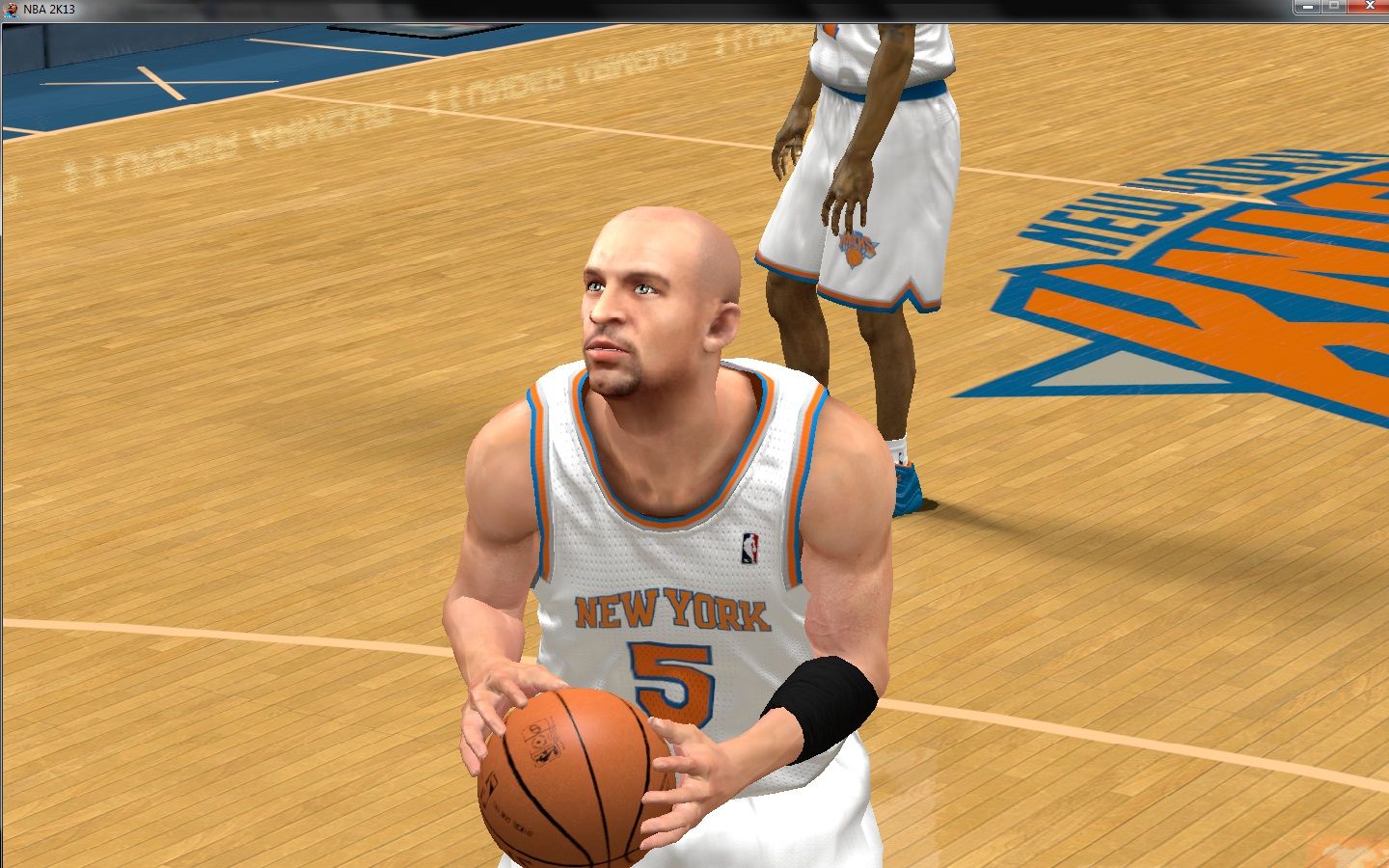
Task: Close the NBA 2K13 window
Action: (x=1370, y=7)
